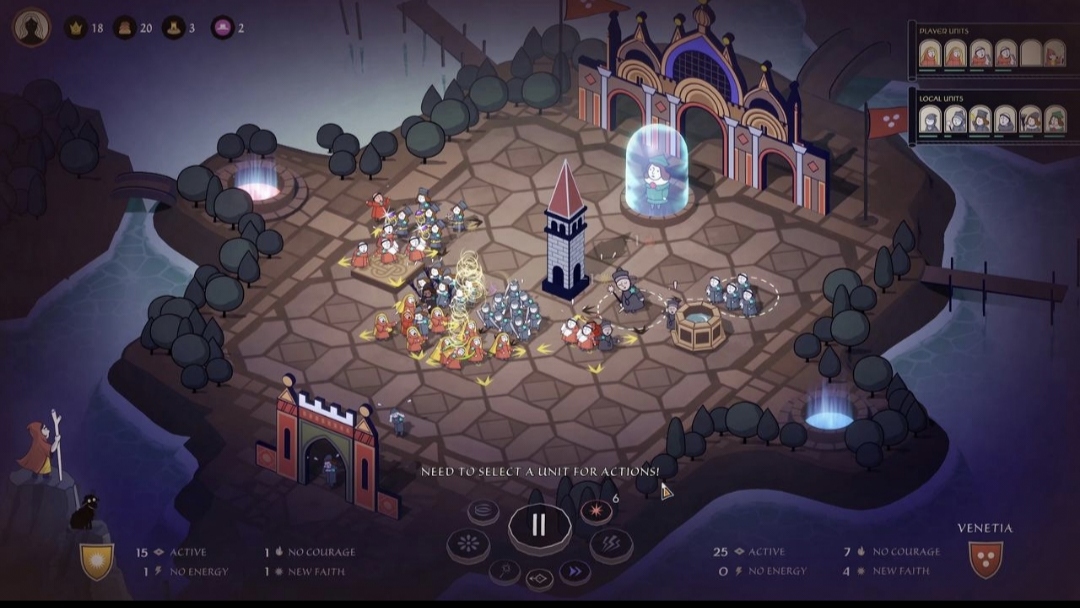1080x608 pixels.
Task: Click the purple resource icon
Action: tap(222, 28)
